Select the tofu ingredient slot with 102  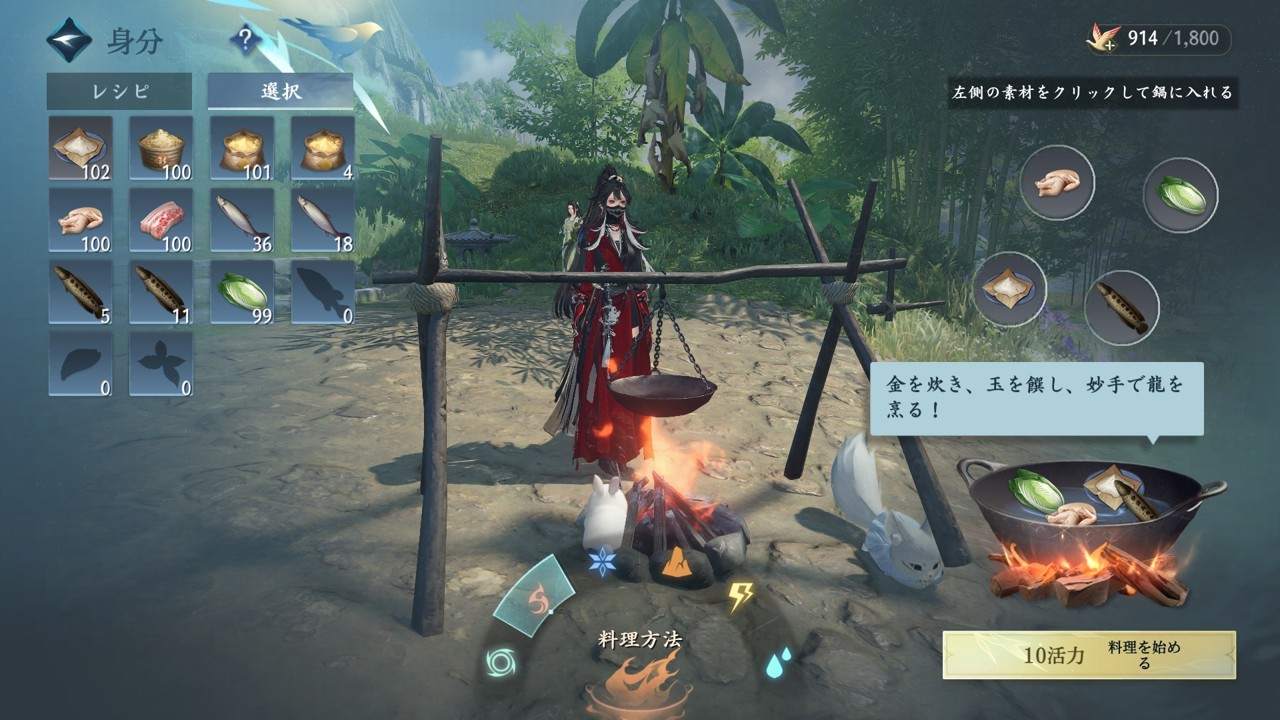pyautogui.click(x=80, y=148)
